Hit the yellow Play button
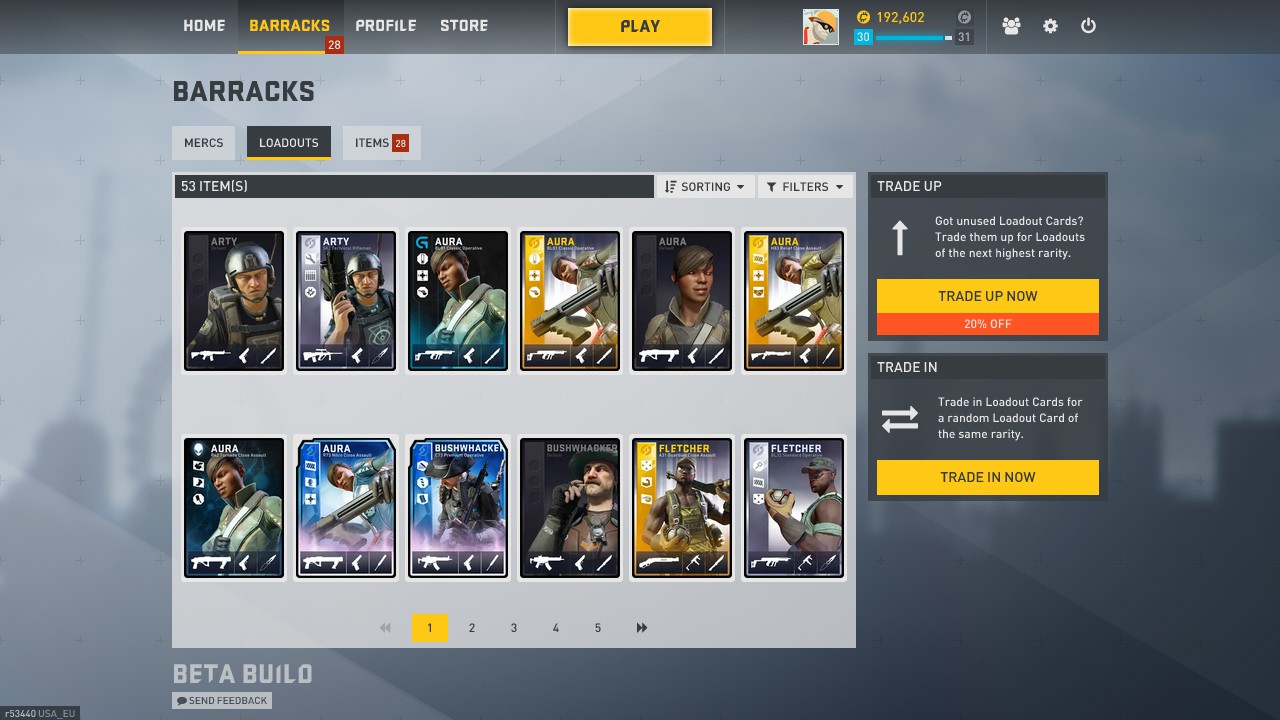The image size is (1280, 720). click(640, 27)
